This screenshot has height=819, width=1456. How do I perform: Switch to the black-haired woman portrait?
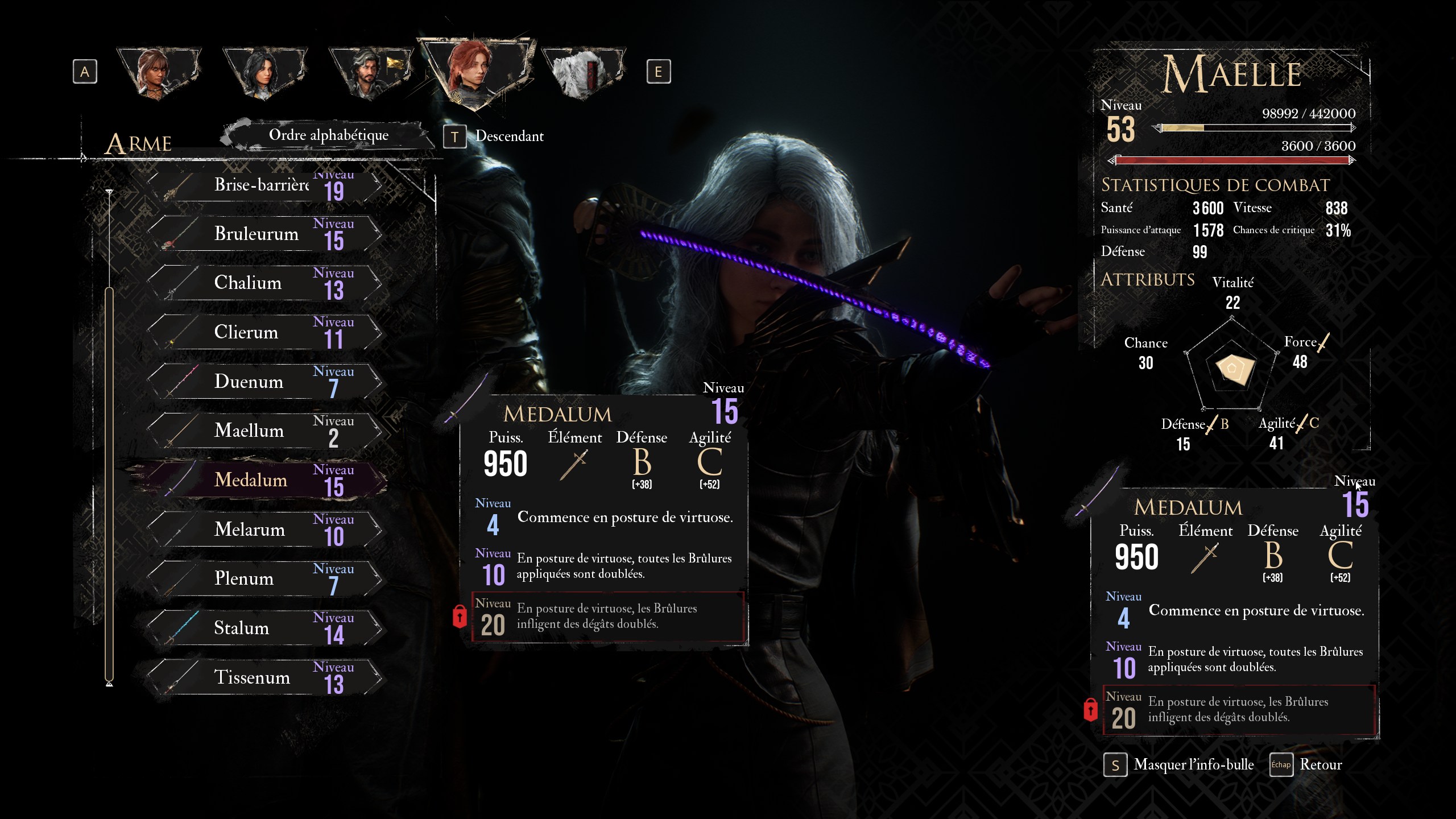(x=263, y=72)
